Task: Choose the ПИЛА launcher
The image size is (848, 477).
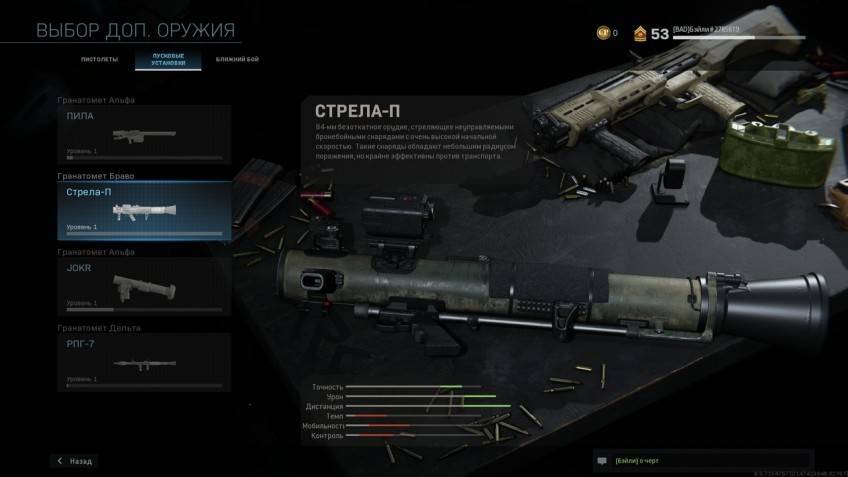Action: pos(145,131)
